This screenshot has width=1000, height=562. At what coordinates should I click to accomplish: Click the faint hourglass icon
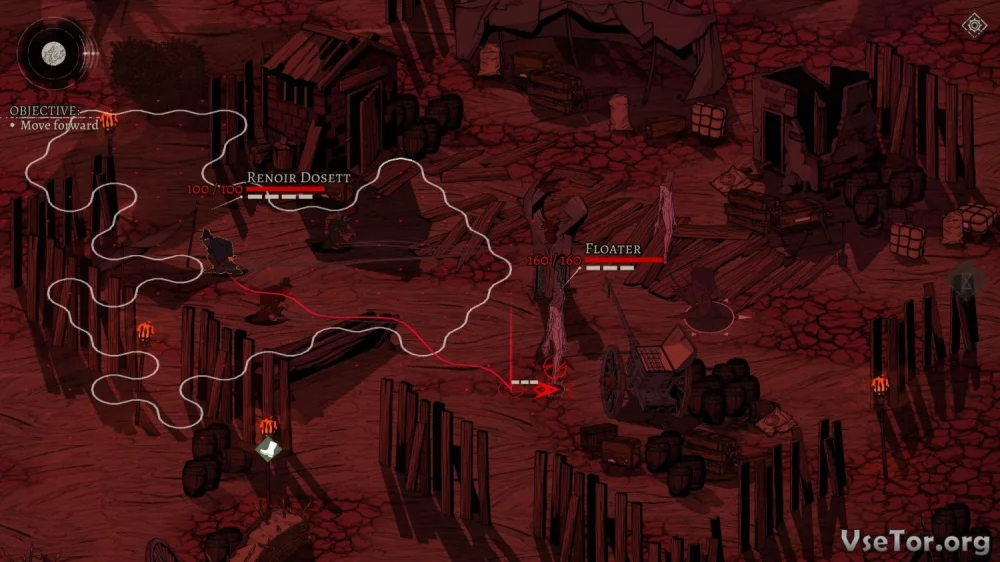pyautogui.click(x=967, y=285)
